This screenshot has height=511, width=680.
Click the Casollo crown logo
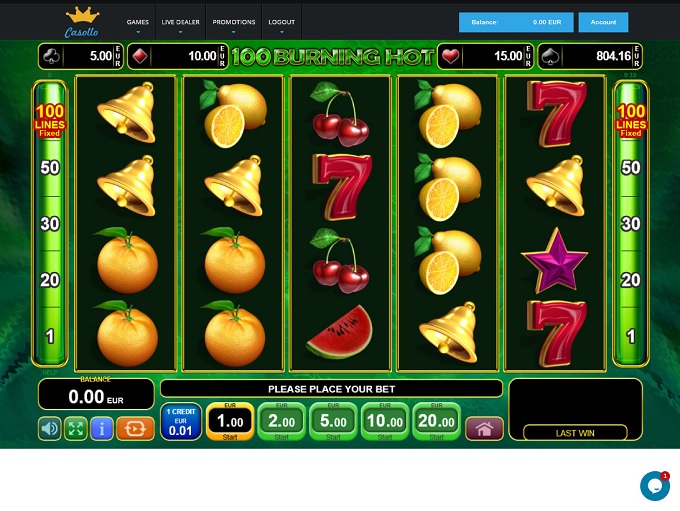tap(83, 22)
